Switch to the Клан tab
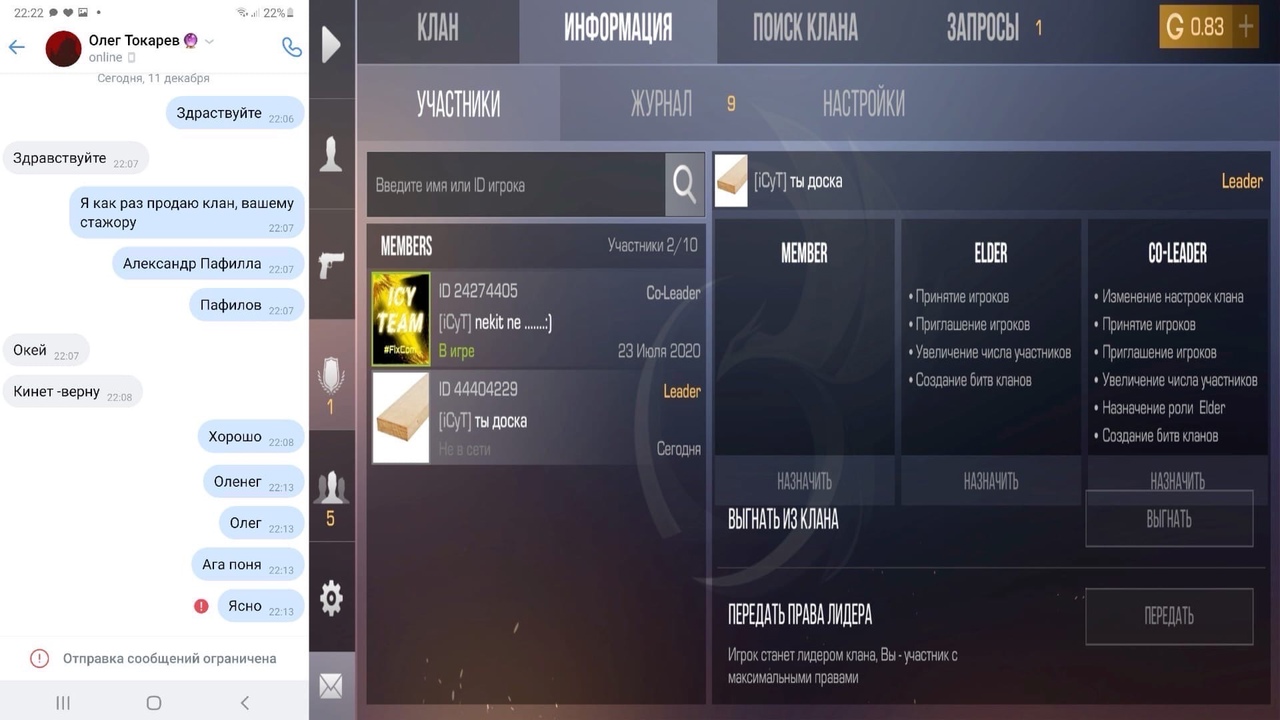 coord(438,29)
